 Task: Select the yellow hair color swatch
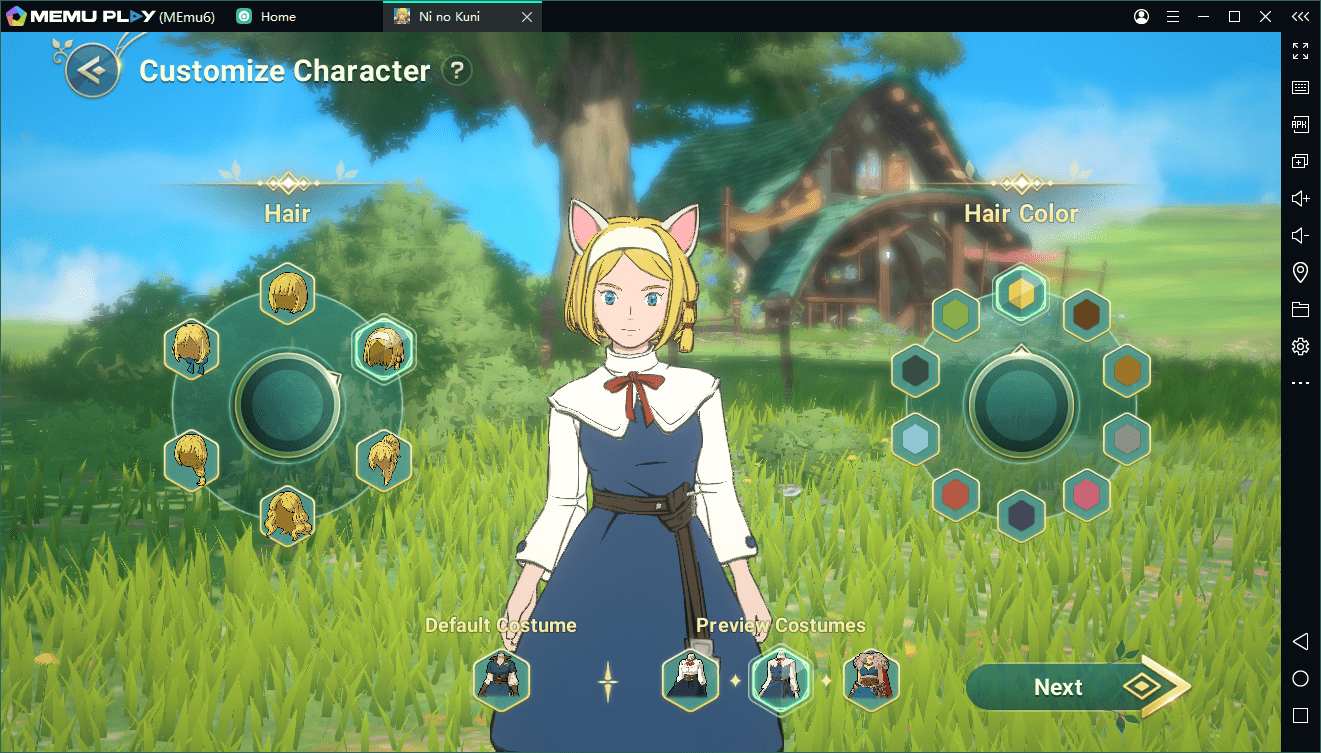(1021, 294)
